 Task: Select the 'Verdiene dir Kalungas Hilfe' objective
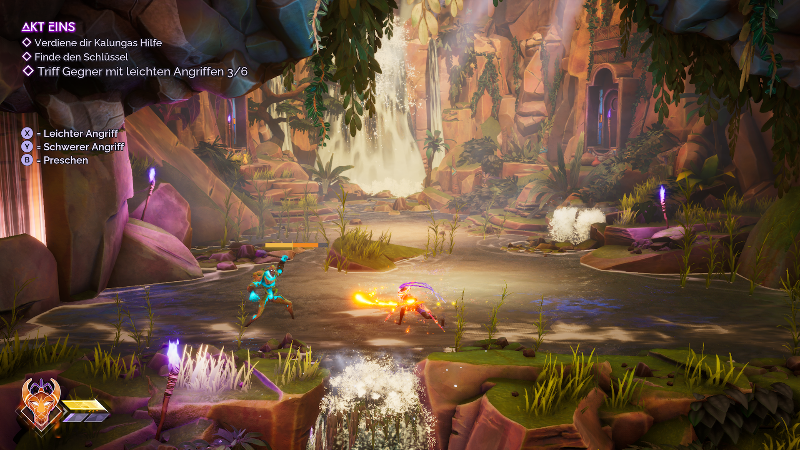[99, 42]
